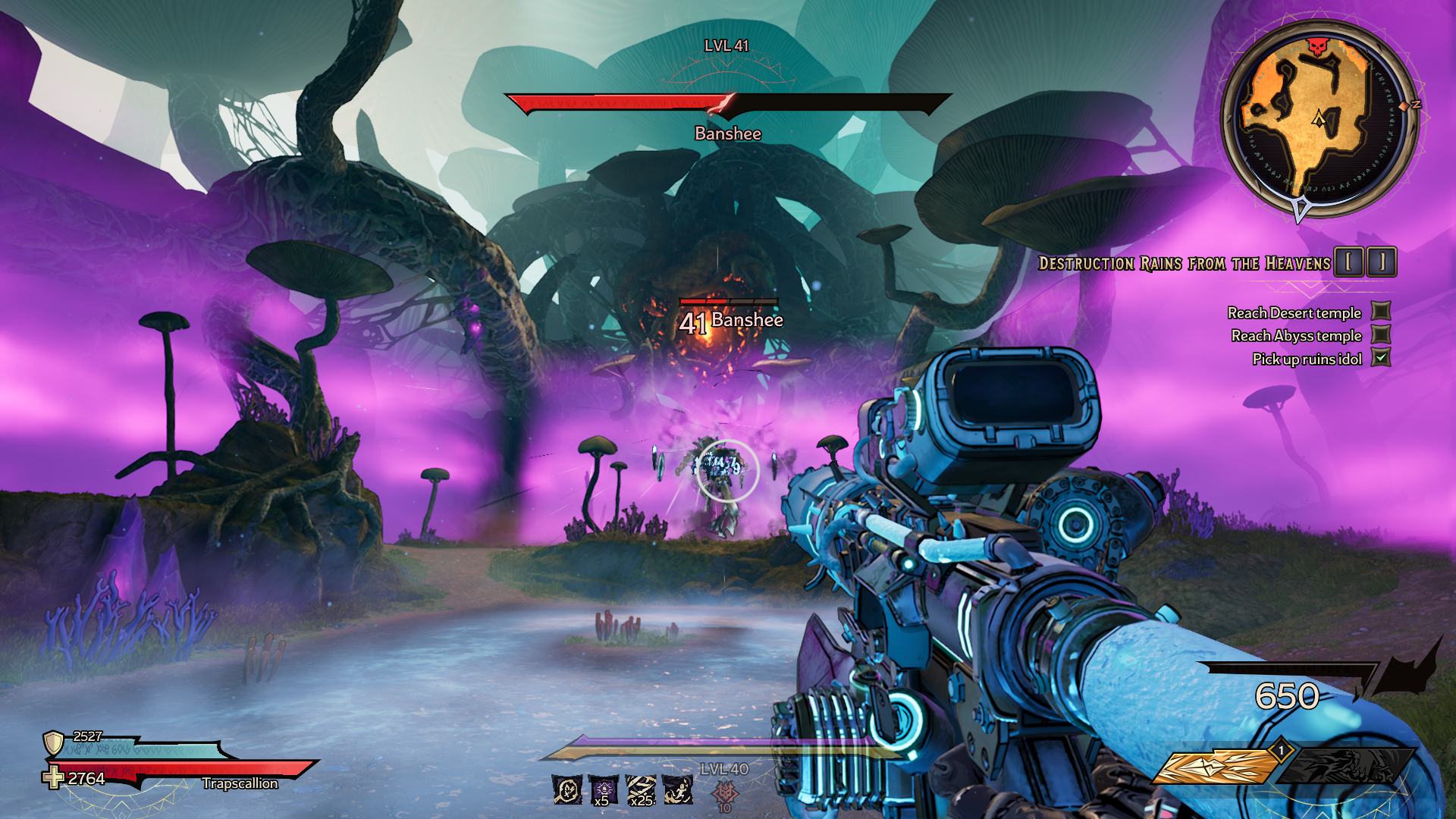
Task: Inspect the purple x5 stacked buff icon
Action: pos(603,790)
